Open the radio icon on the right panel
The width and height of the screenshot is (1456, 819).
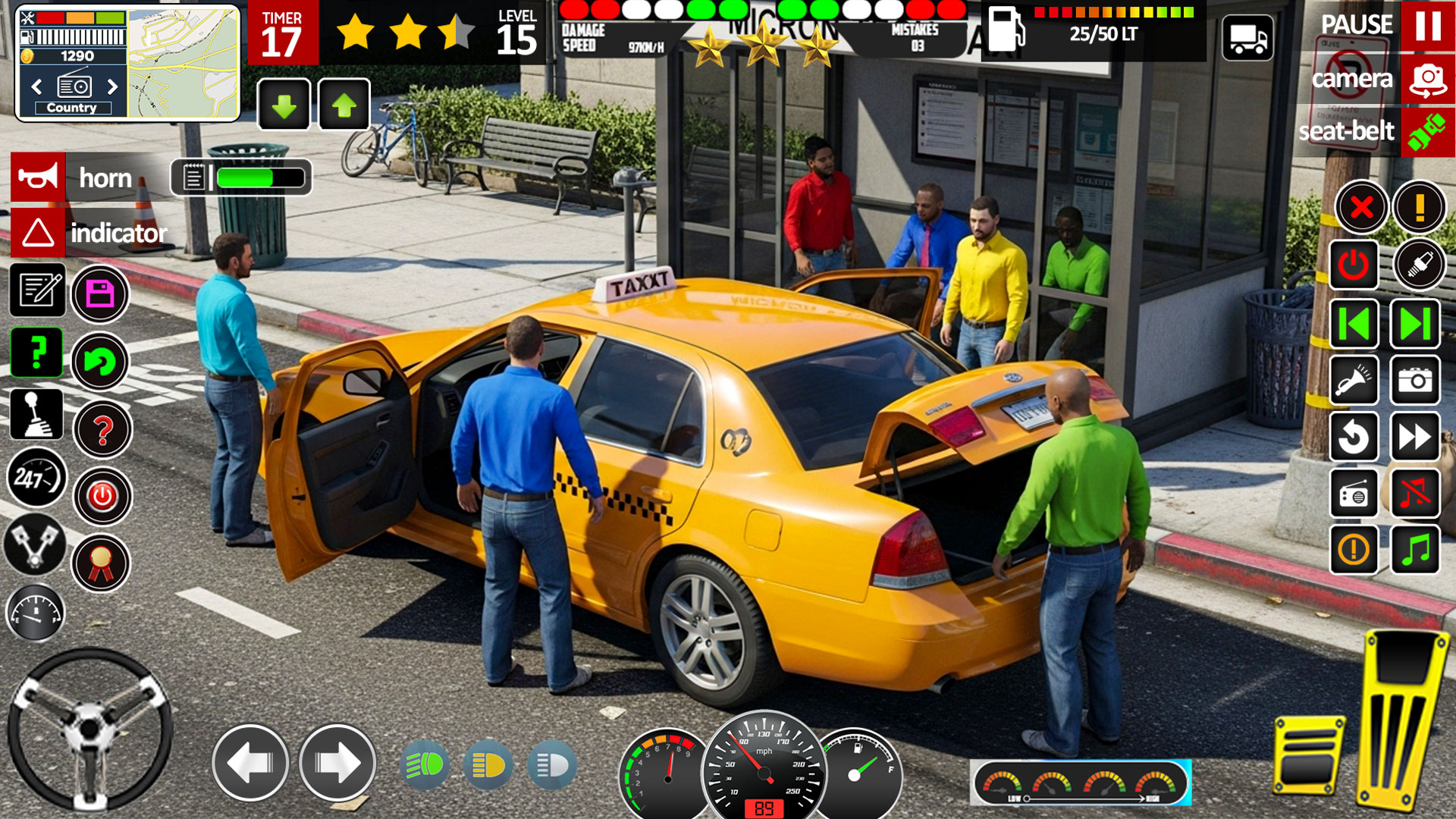coord(1354,491)
